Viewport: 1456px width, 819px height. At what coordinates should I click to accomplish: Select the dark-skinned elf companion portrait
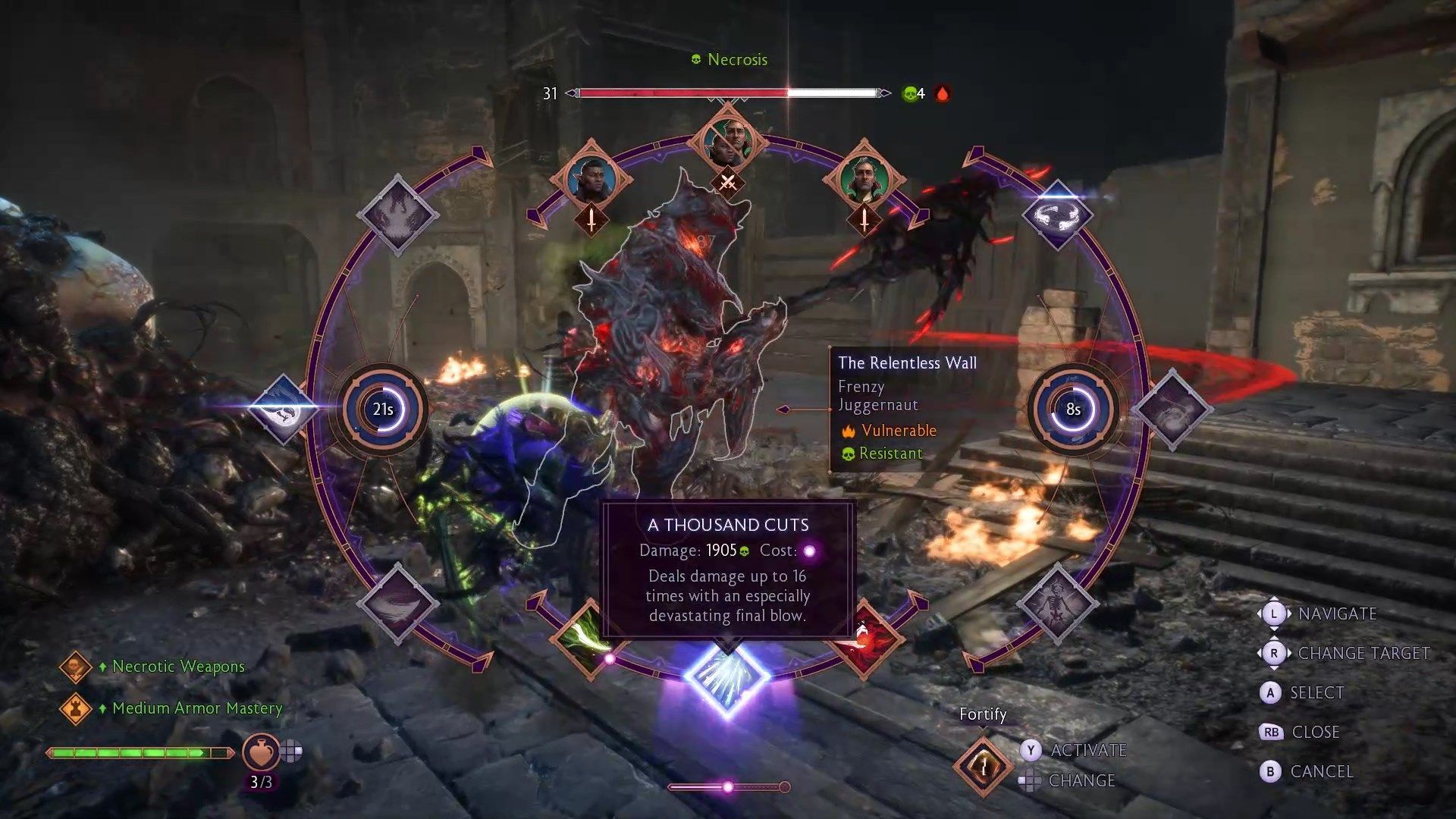coord(591,179)
